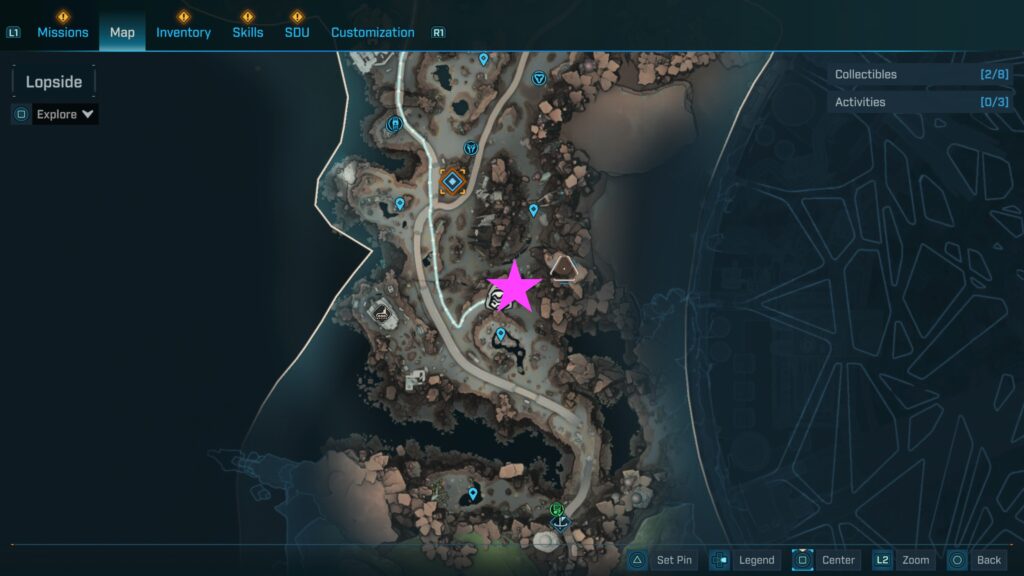Click the Lopside region name label

(x=54, y=82)
